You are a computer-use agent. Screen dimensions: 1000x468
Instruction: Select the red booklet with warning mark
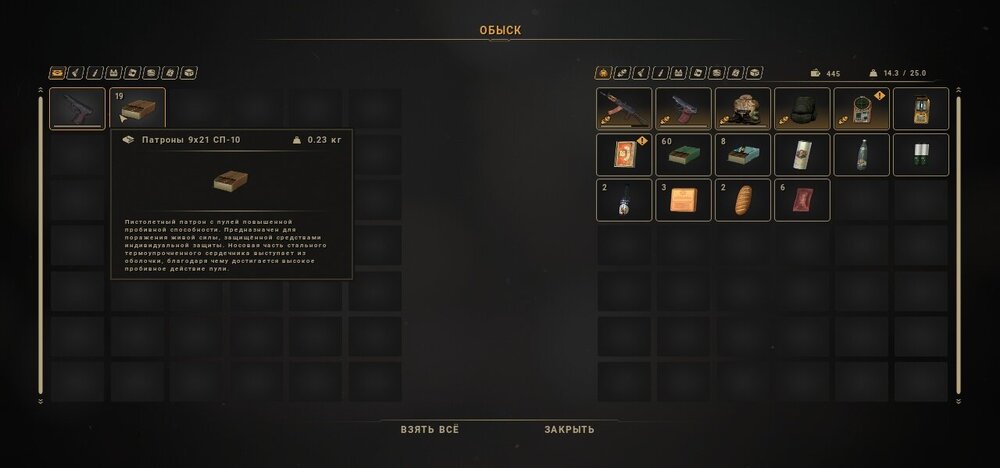624,155
